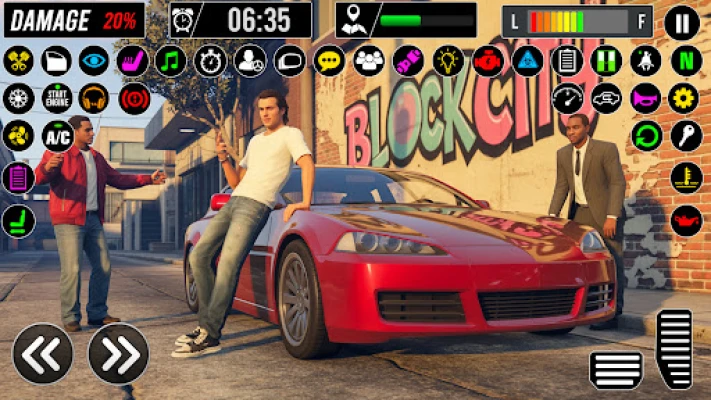Screen dimensions: 711x400
Task: Toggle the yellow light bulb icon
Action: tap(448, 60)
